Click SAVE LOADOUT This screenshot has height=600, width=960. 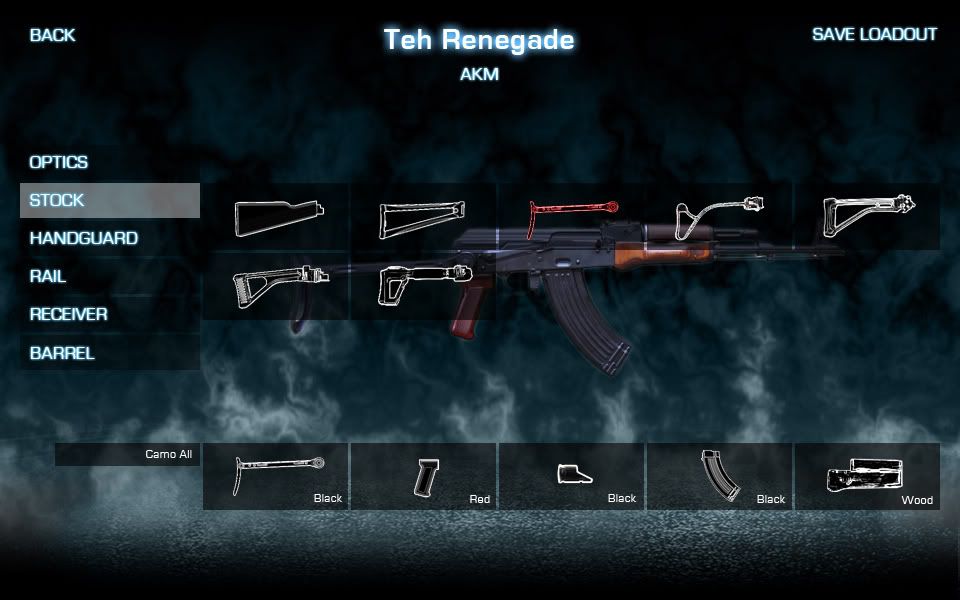point(874,35)
